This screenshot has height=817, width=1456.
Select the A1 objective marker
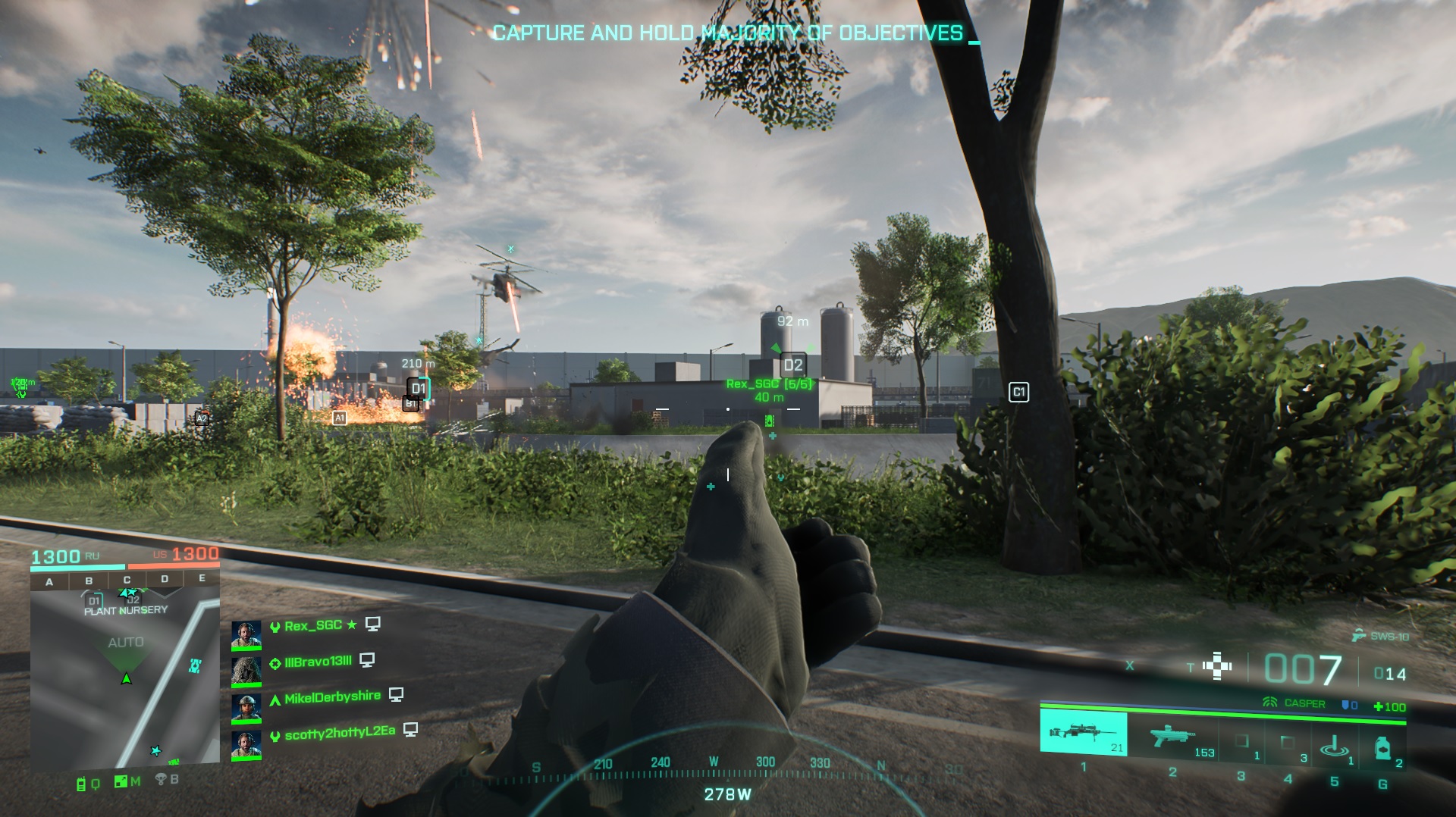point(340,418)
